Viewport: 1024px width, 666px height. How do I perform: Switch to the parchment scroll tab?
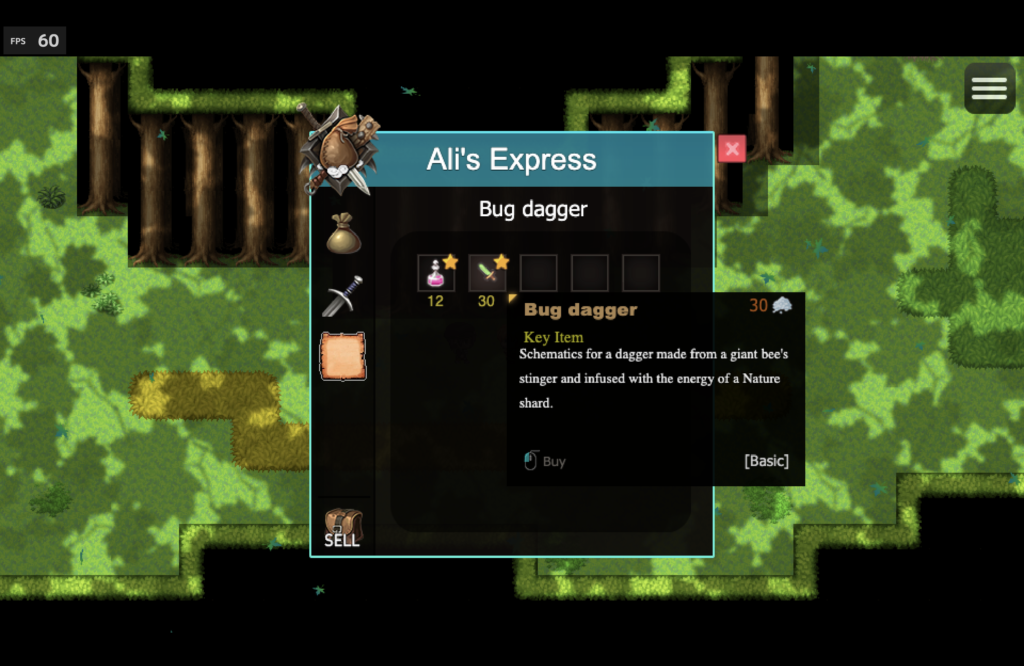(342, 356)
